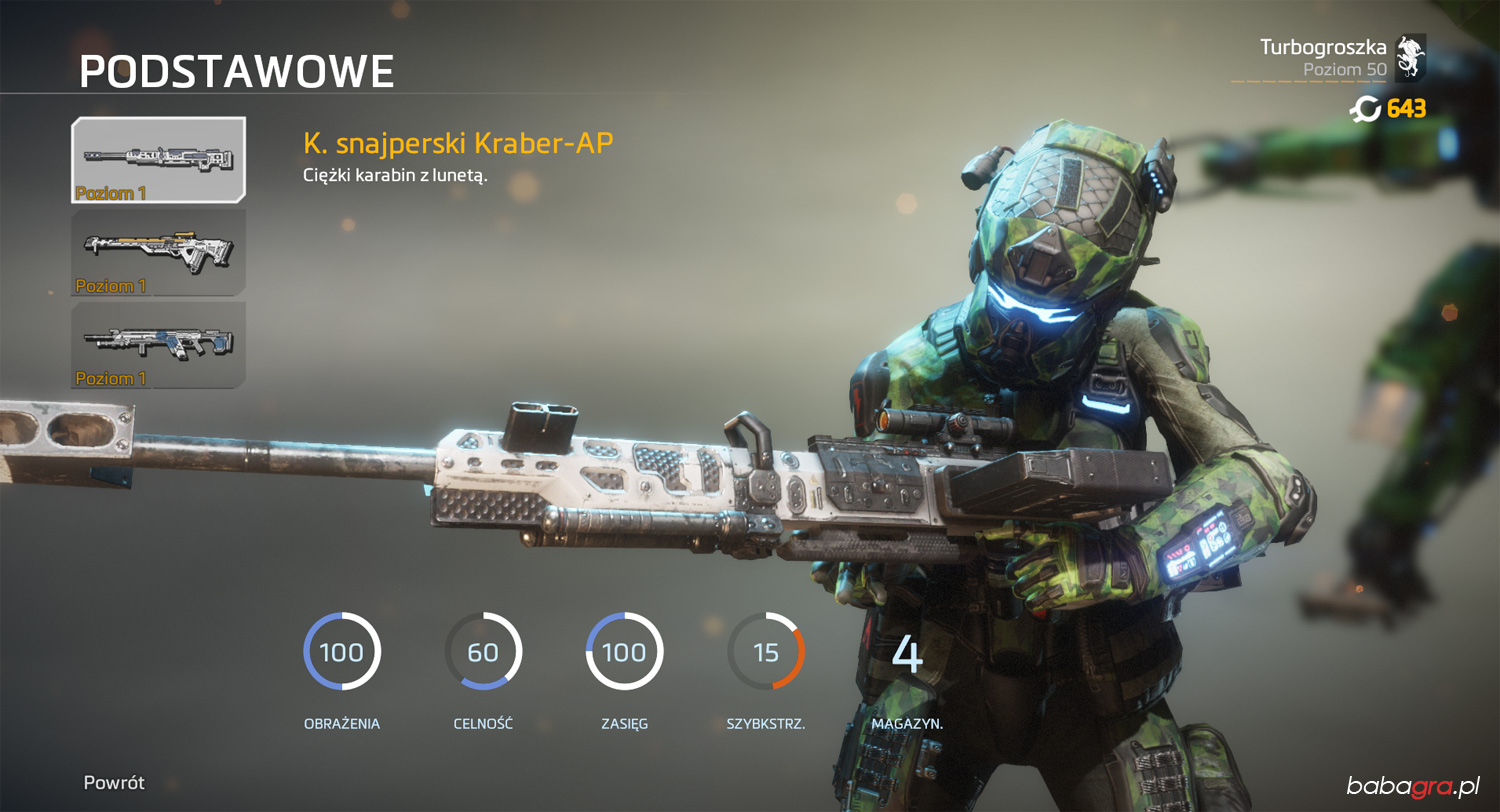This screenshot has width=1500, height=812.
Task: Open the Turbogroszka player card
Action: [x=1340, y=58]
